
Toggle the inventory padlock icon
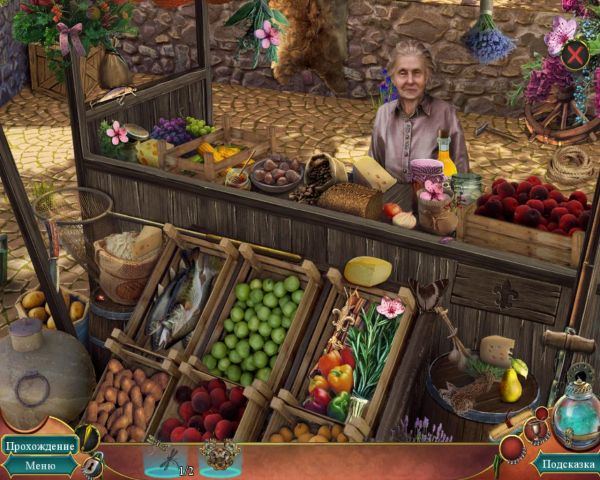93,466
